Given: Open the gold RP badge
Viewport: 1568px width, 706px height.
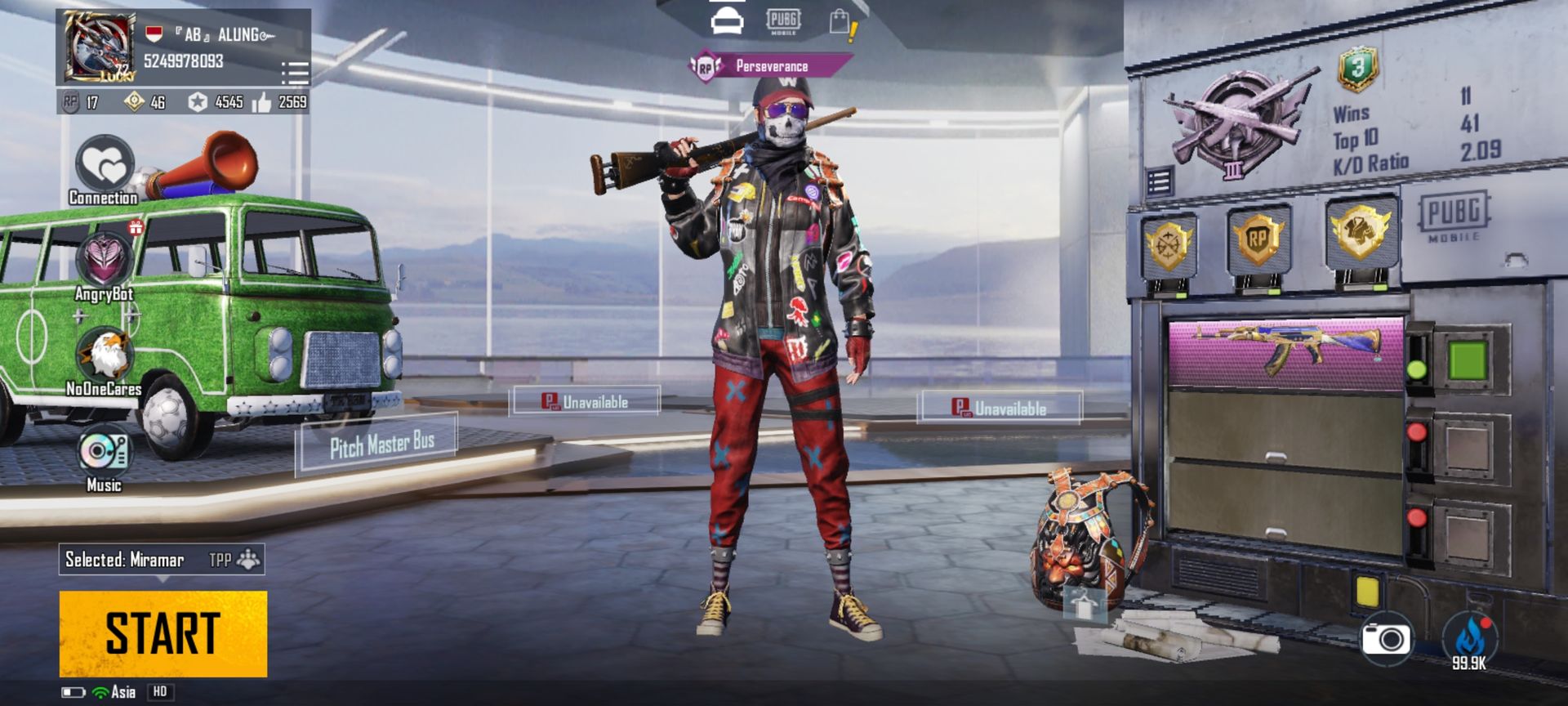Looking at the screenshot, I should pos(1258,240).
